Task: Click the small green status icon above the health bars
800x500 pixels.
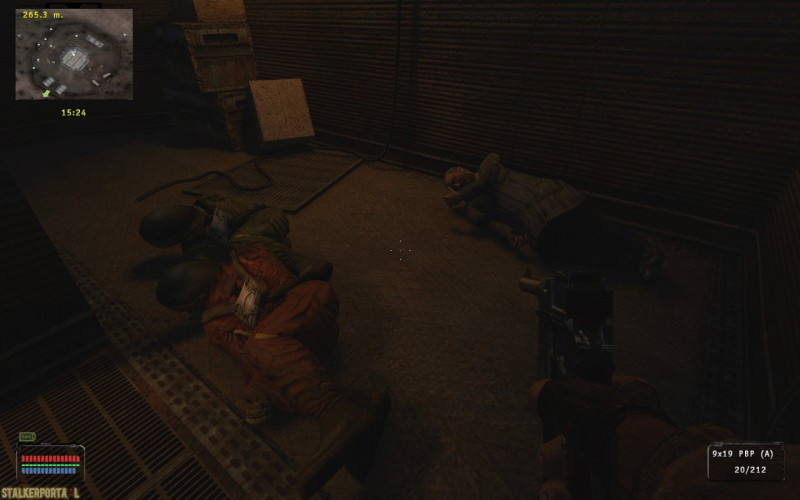Action: (x=27, y=437)
